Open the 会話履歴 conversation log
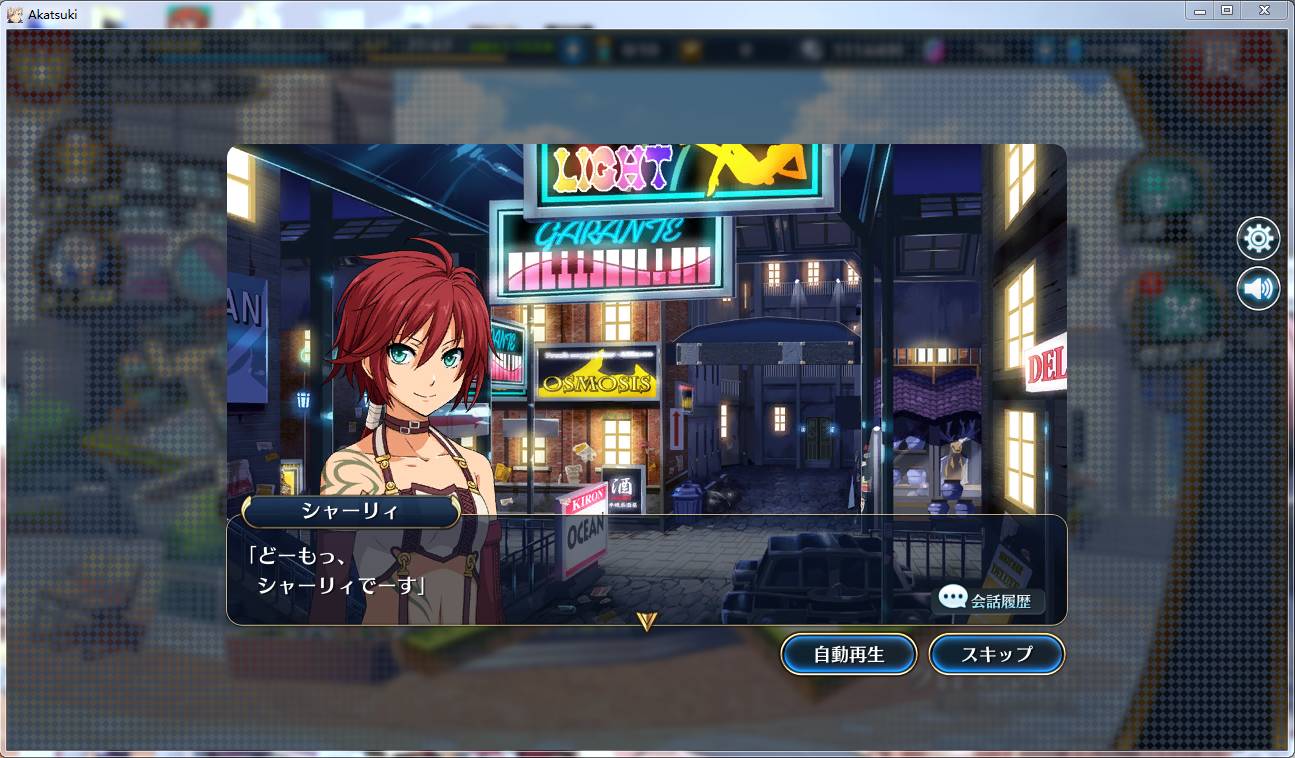The width and height of the screenshot is (1295, 758). [x=990, y=600]
